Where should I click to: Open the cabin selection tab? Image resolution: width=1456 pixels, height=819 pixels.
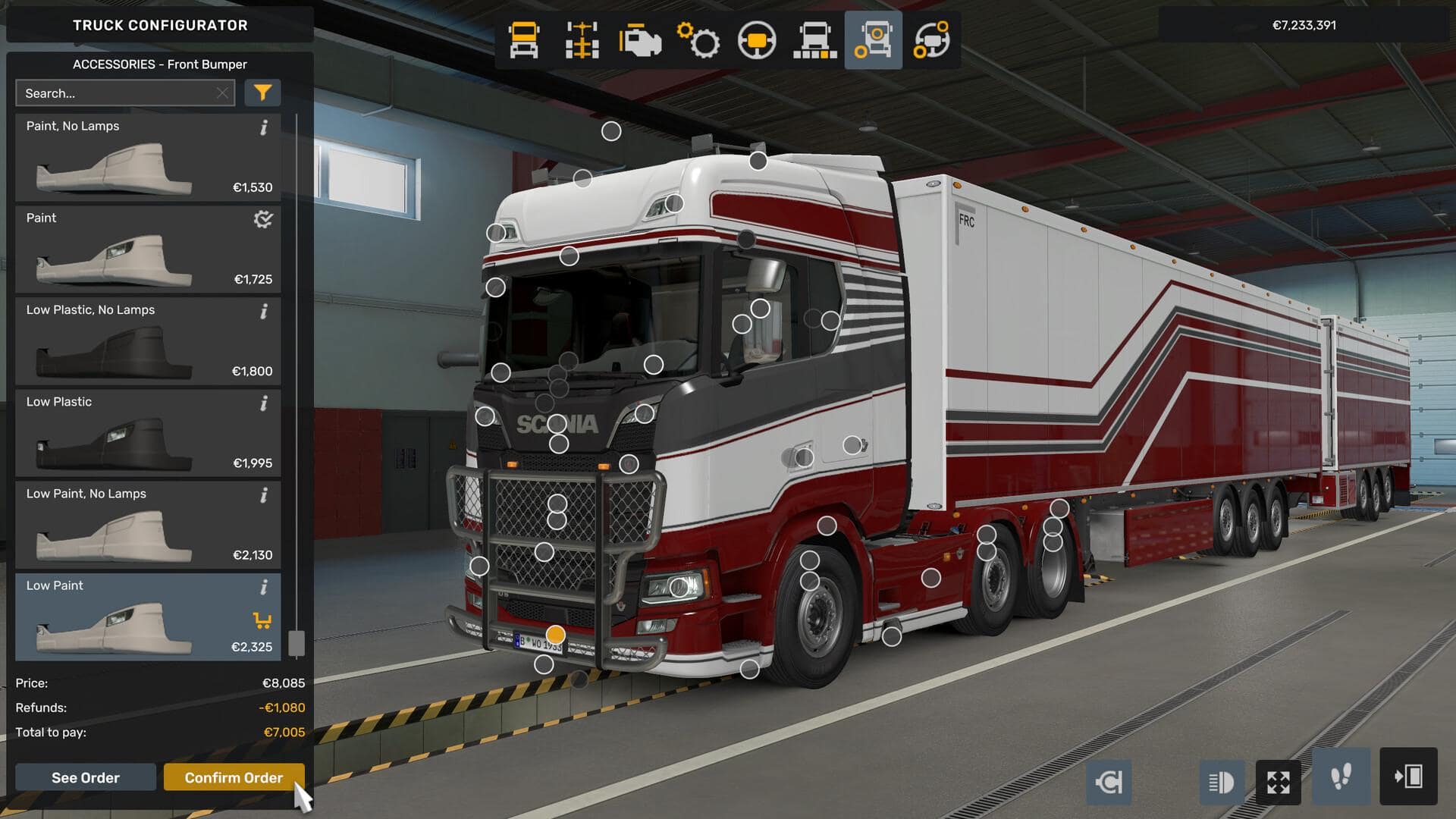pos(523,41)
